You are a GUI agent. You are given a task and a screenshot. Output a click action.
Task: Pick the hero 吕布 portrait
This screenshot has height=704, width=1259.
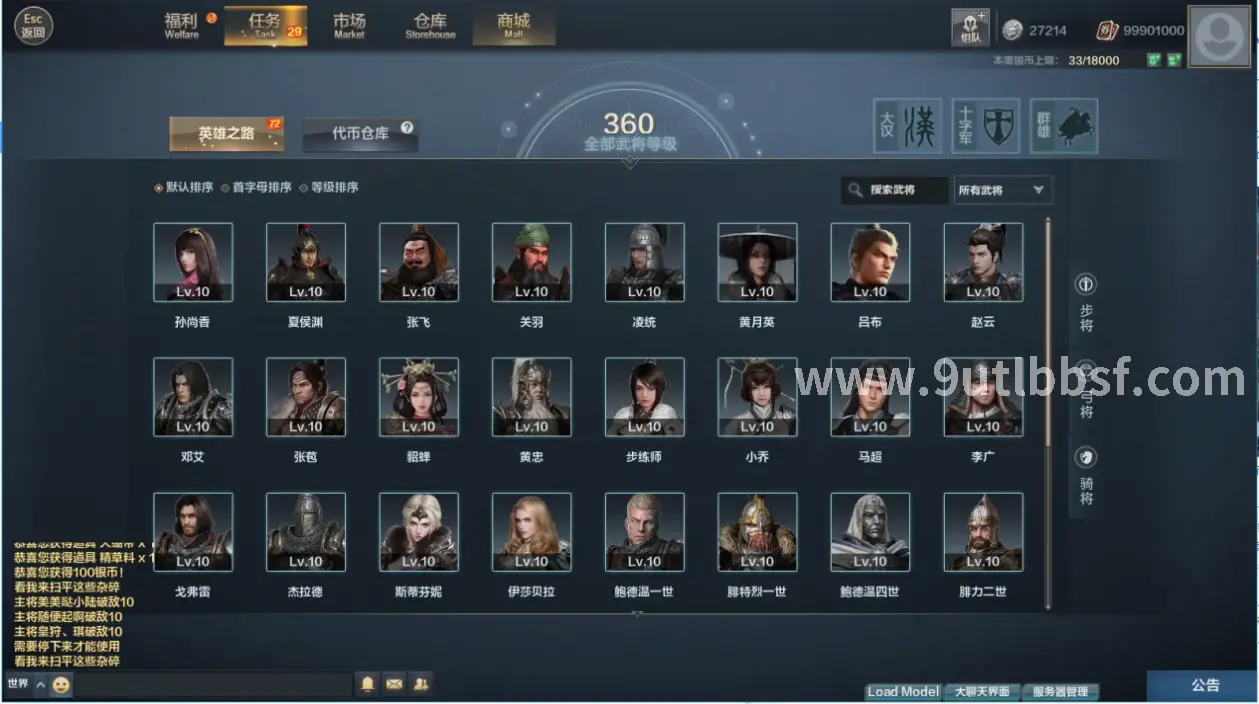coord(870,262)
